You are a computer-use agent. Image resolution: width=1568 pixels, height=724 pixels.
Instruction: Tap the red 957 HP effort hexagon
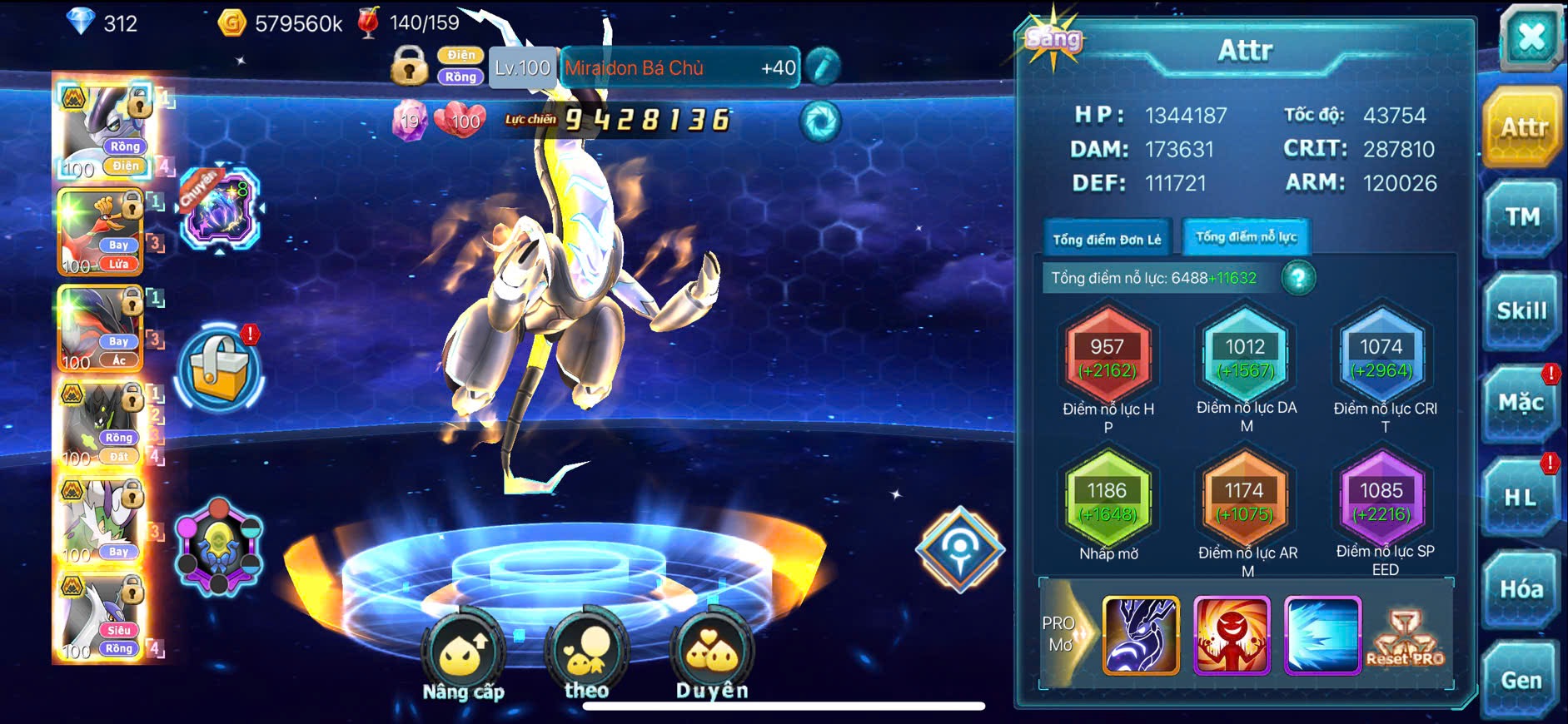[x=1108, y=358]
